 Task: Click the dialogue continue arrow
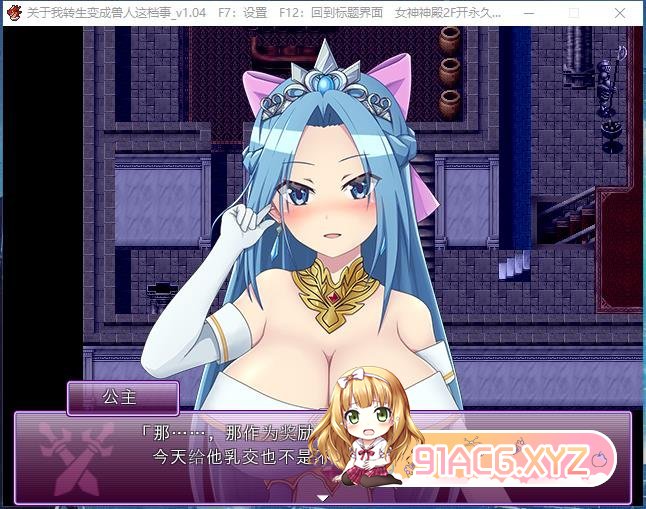(322, 497)
